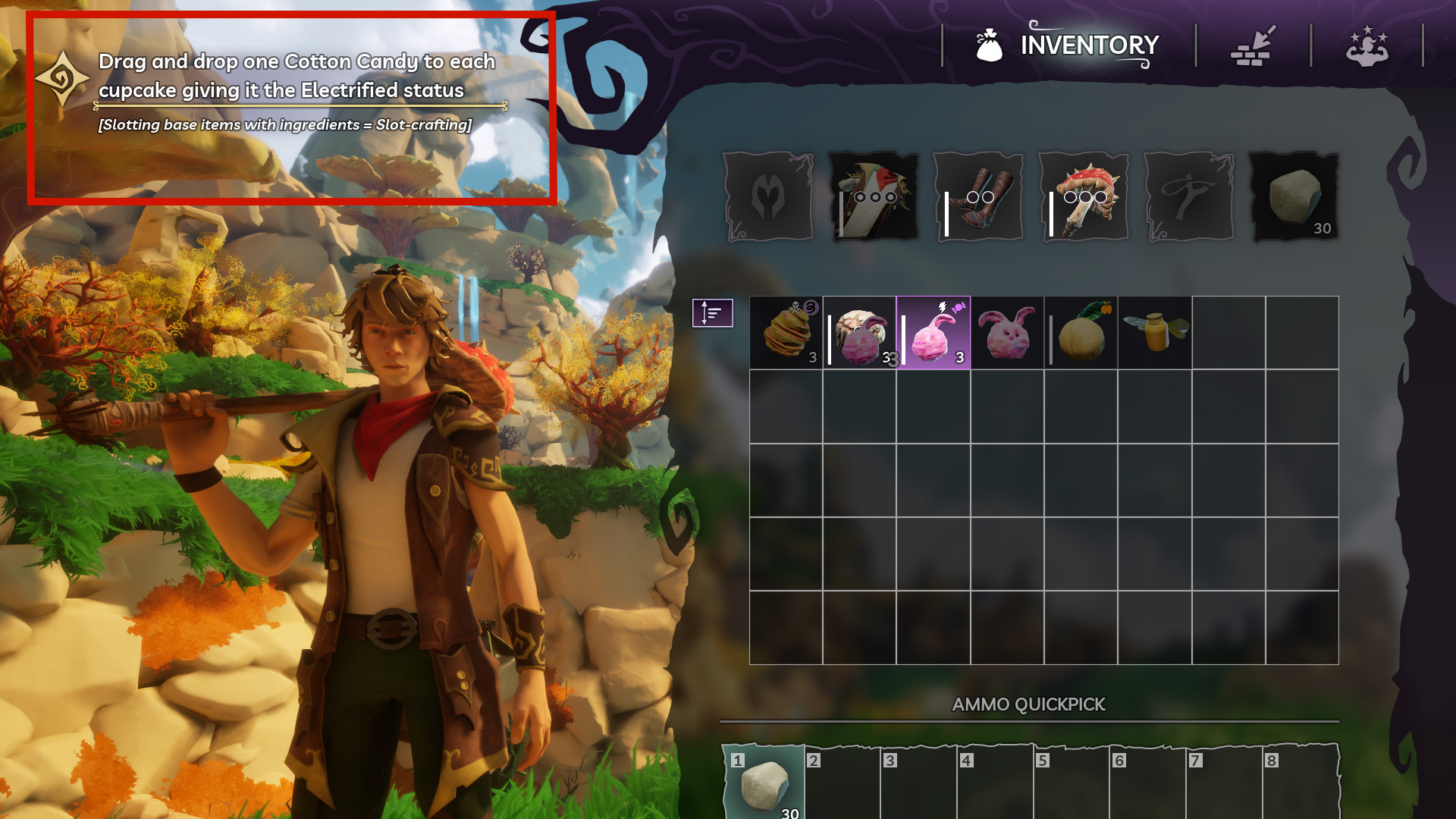
Task: Open the Inventory tab
Action: tap(1068, 45)
